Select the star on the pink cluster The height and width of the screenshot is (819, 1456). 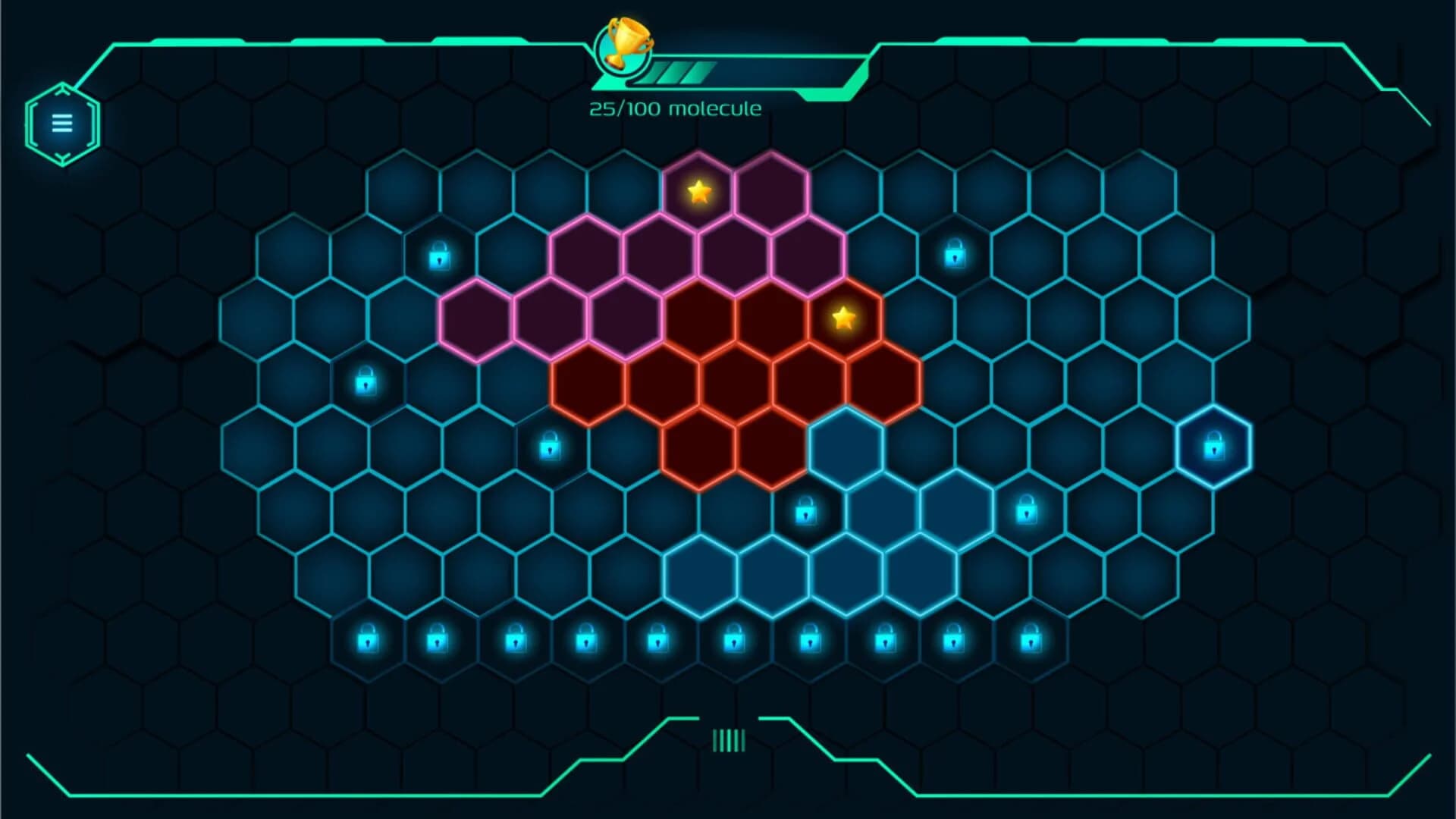(698, 192)
